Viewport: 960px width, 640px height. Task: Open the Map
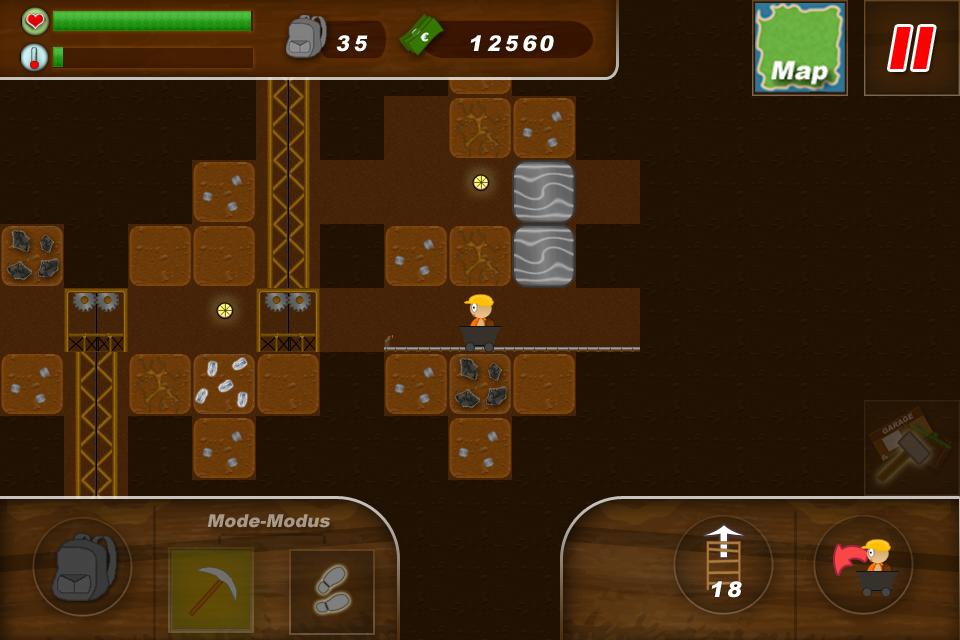799,48
